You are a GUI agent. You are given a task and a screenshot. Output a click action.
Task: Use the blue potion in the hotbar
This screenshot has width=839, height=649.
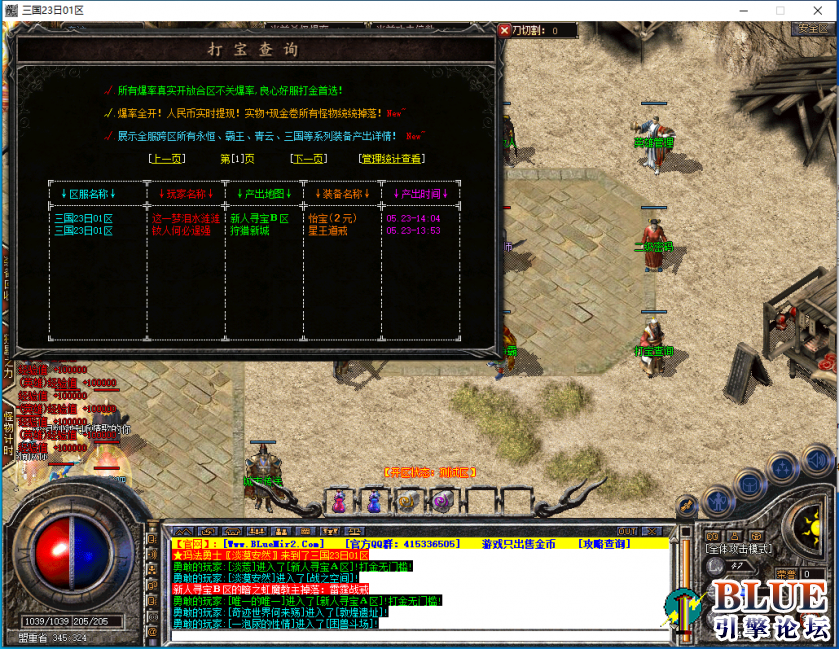coord(373,500)
